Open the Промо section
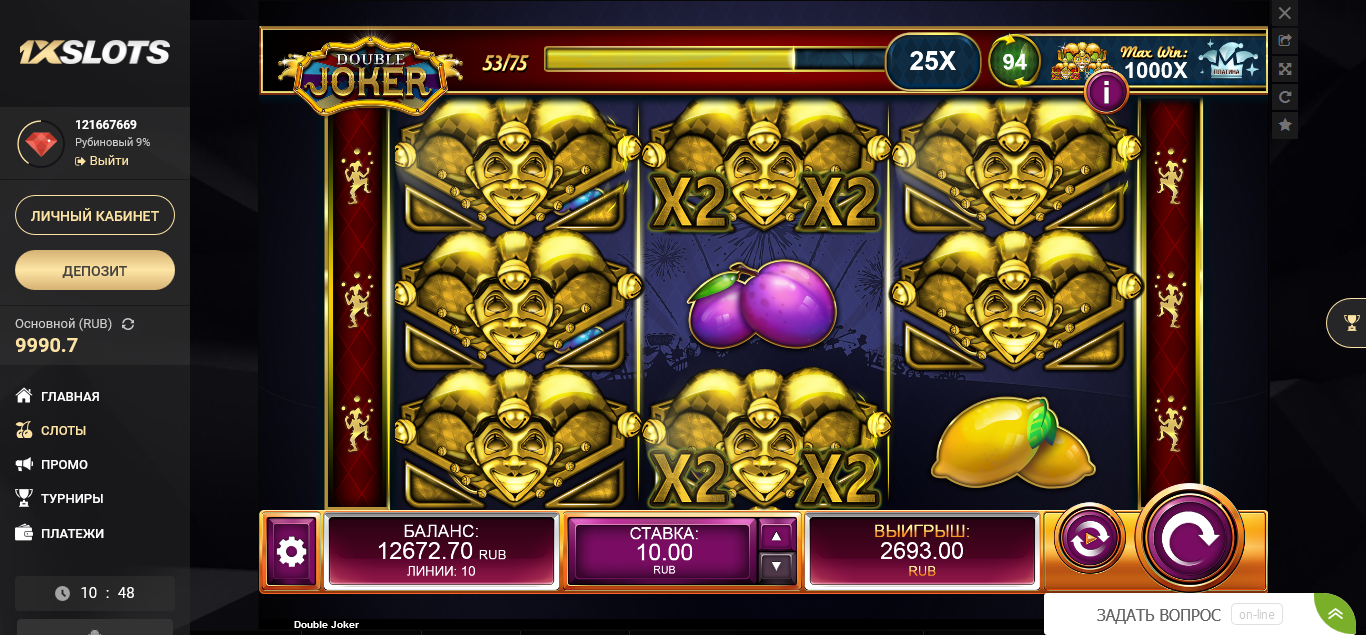1366x635 pixels. click(x=64, y=464)
